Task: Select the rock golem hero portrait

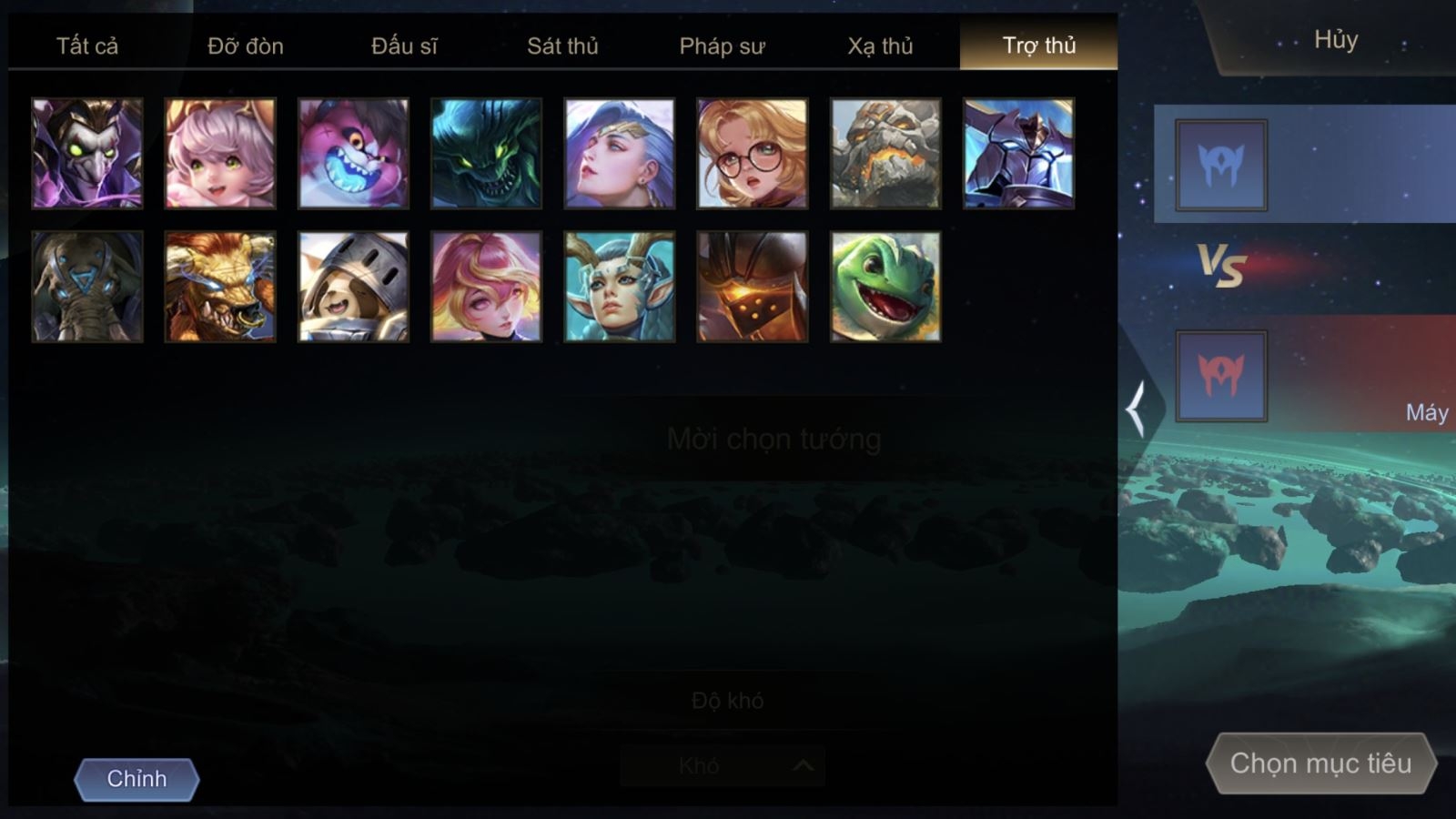Action: pos(885,154)
